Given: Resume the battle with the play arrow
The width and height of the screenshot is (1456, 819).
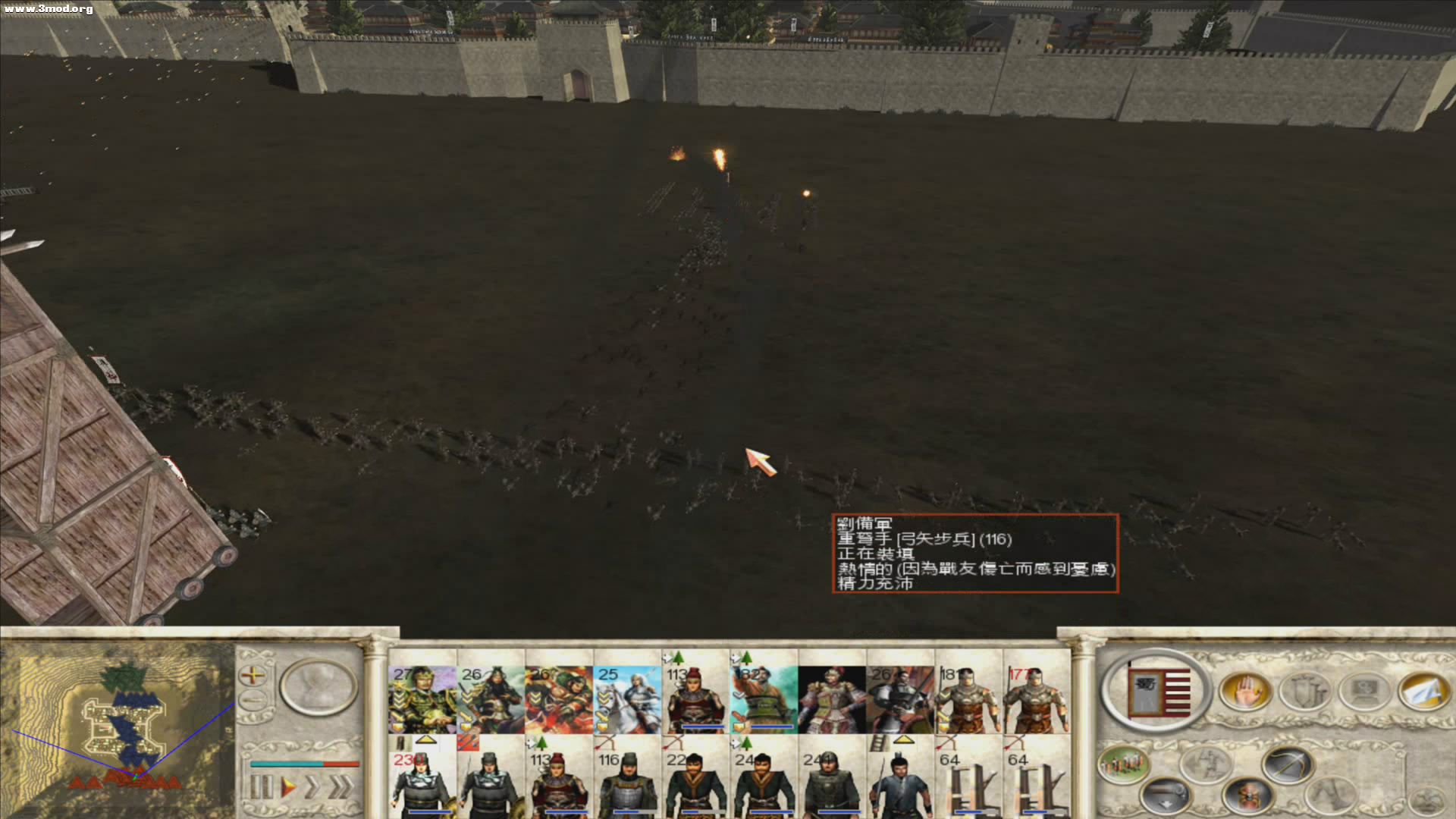Looking at the screenshot, I should click(287, 786).
